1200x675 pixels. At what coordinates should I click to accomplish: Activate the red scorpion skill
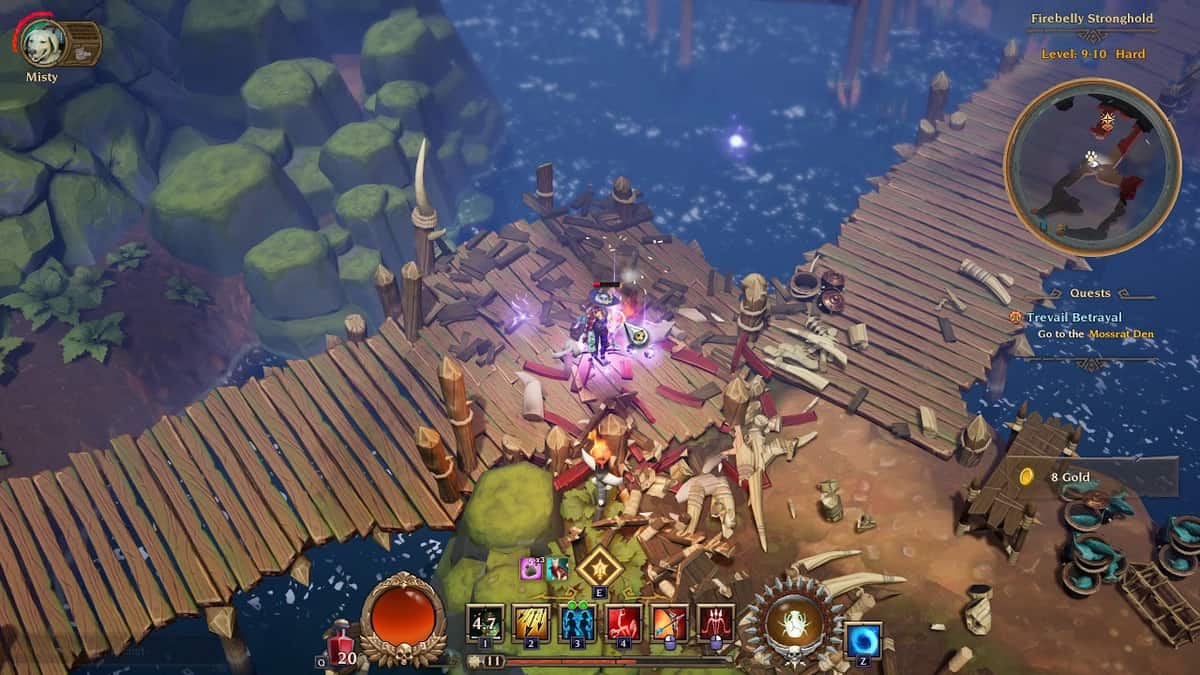coord(623,623)
